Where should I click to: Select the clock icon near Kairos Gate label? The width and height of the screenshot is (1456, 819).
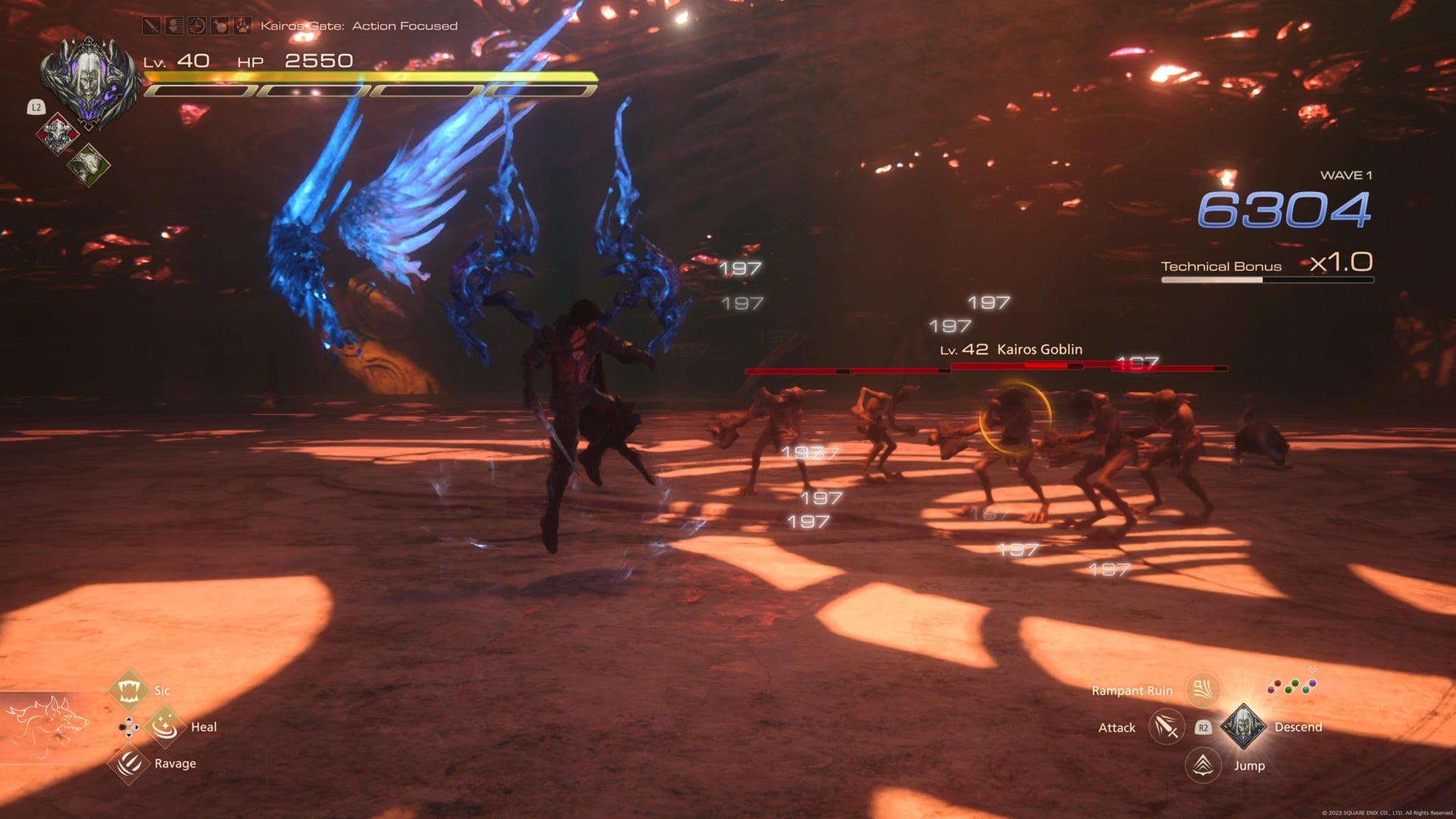point(196,25)
